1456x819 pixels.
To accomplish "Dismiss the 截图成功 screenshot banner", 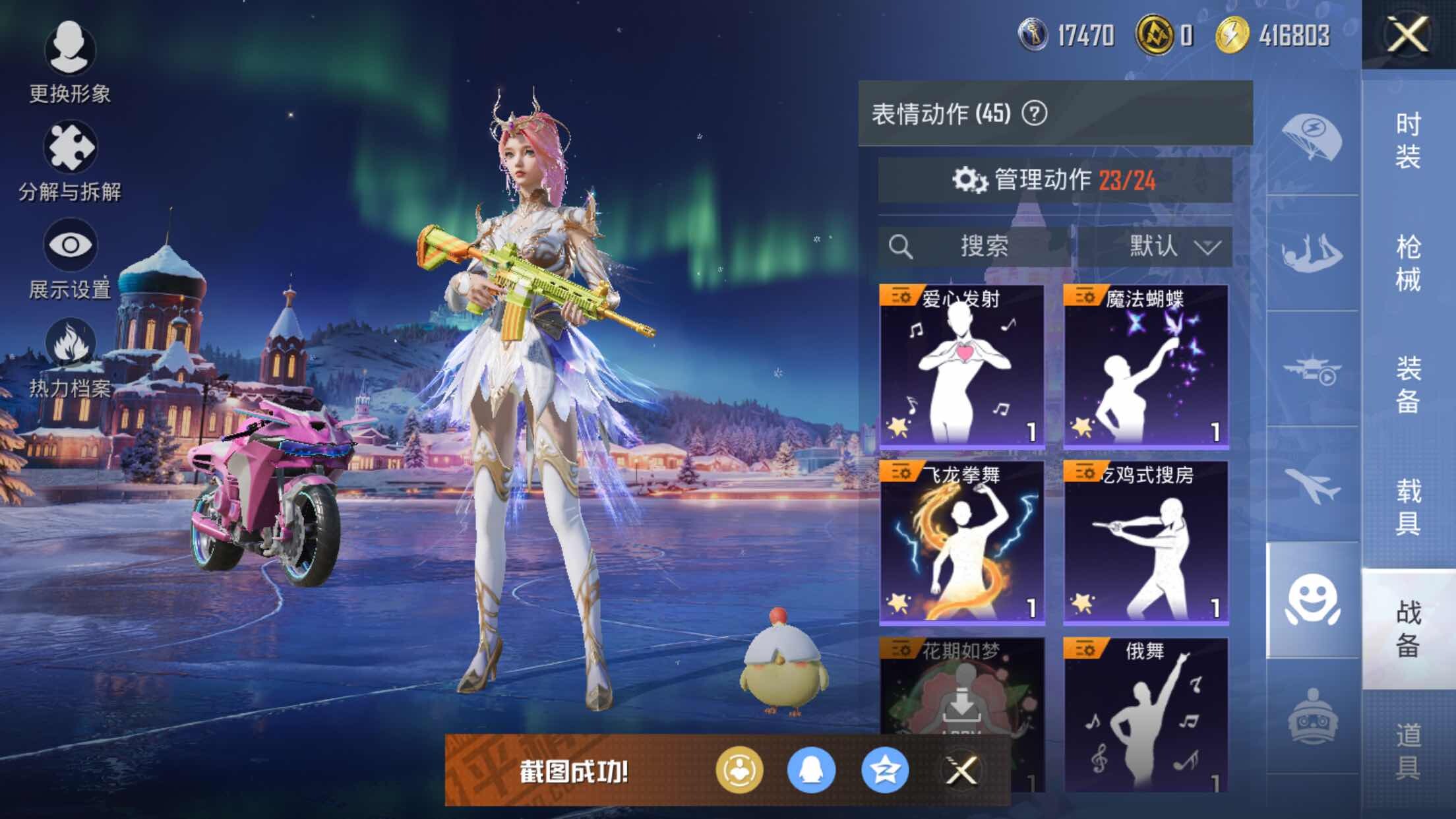I will pos(961,770).
